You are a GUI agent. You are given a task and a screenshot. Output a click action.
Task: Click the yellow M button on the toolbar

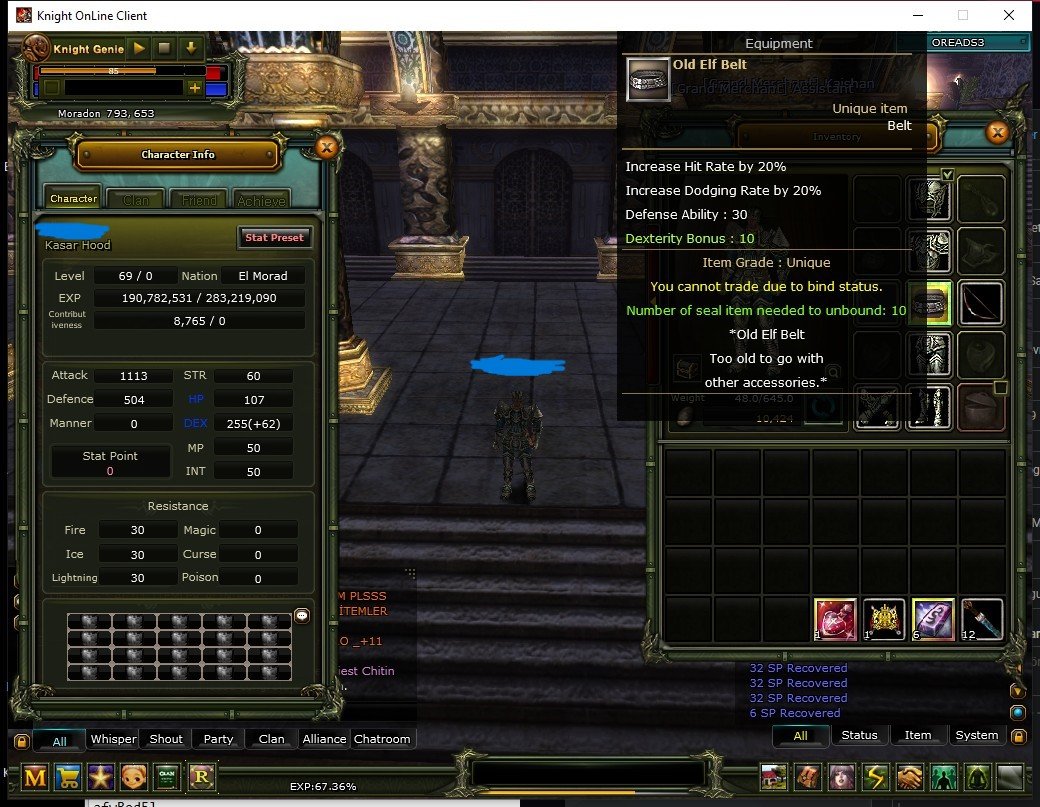pyautogui.click(x=36, y=777)
